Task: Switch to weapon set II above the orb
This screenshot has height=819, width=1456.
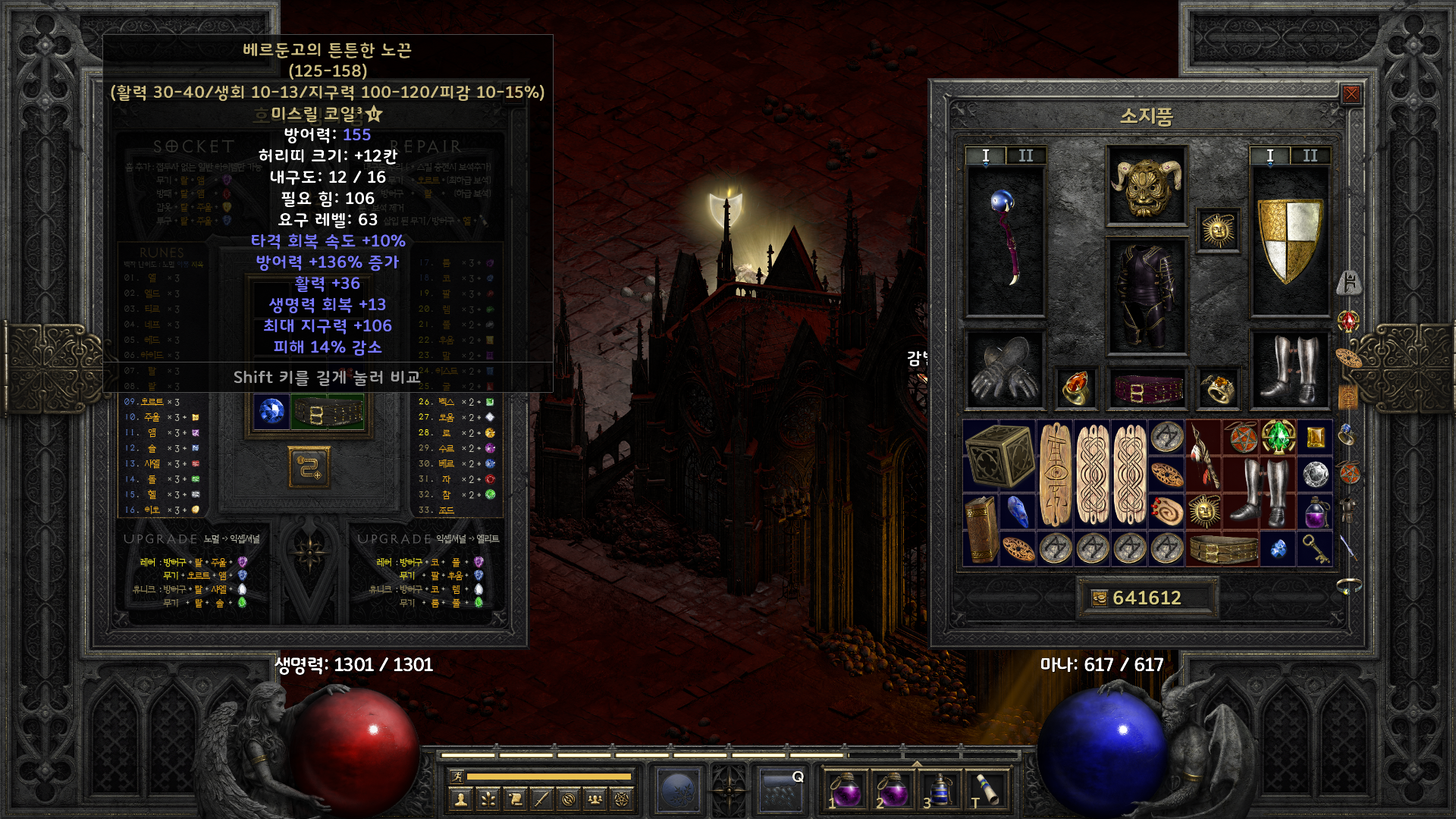Action: [1025, 155]
